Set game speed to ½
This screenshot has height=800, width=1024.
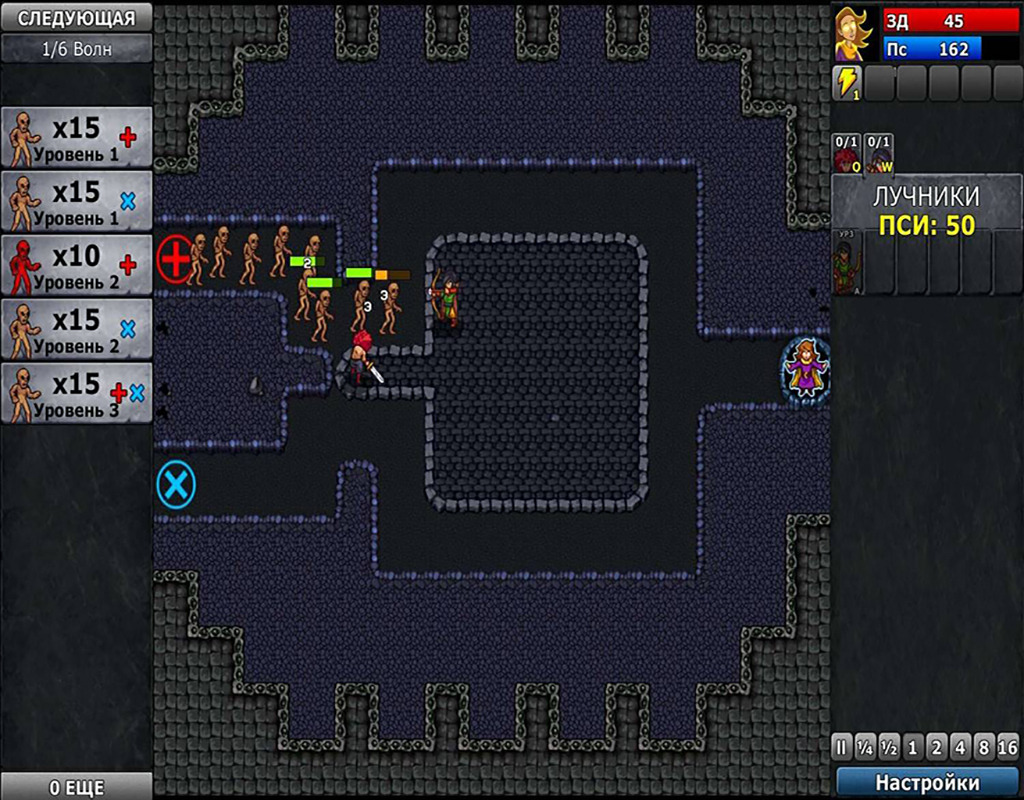click(889, 747)
